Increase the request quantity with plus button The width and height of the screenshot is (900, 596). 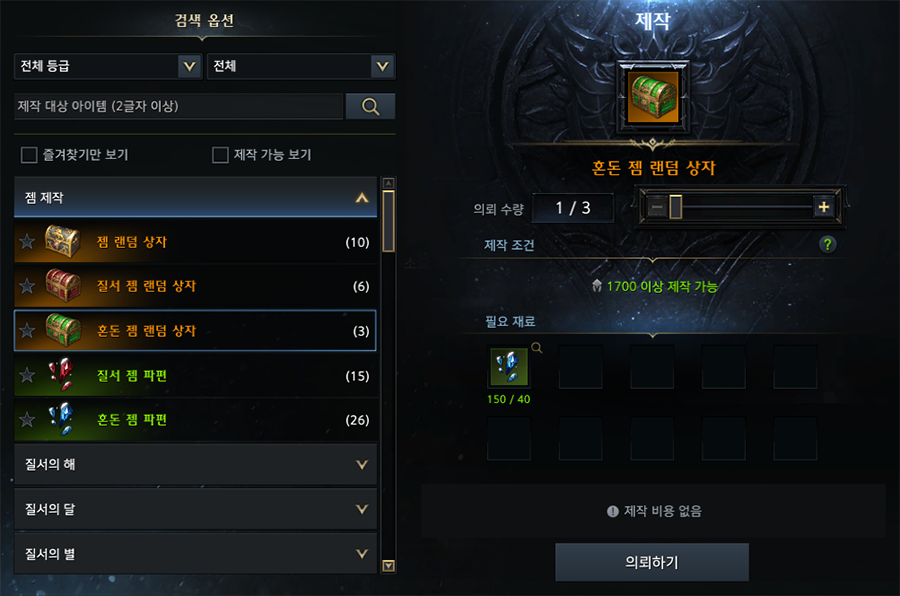click(x=824, y=207)
